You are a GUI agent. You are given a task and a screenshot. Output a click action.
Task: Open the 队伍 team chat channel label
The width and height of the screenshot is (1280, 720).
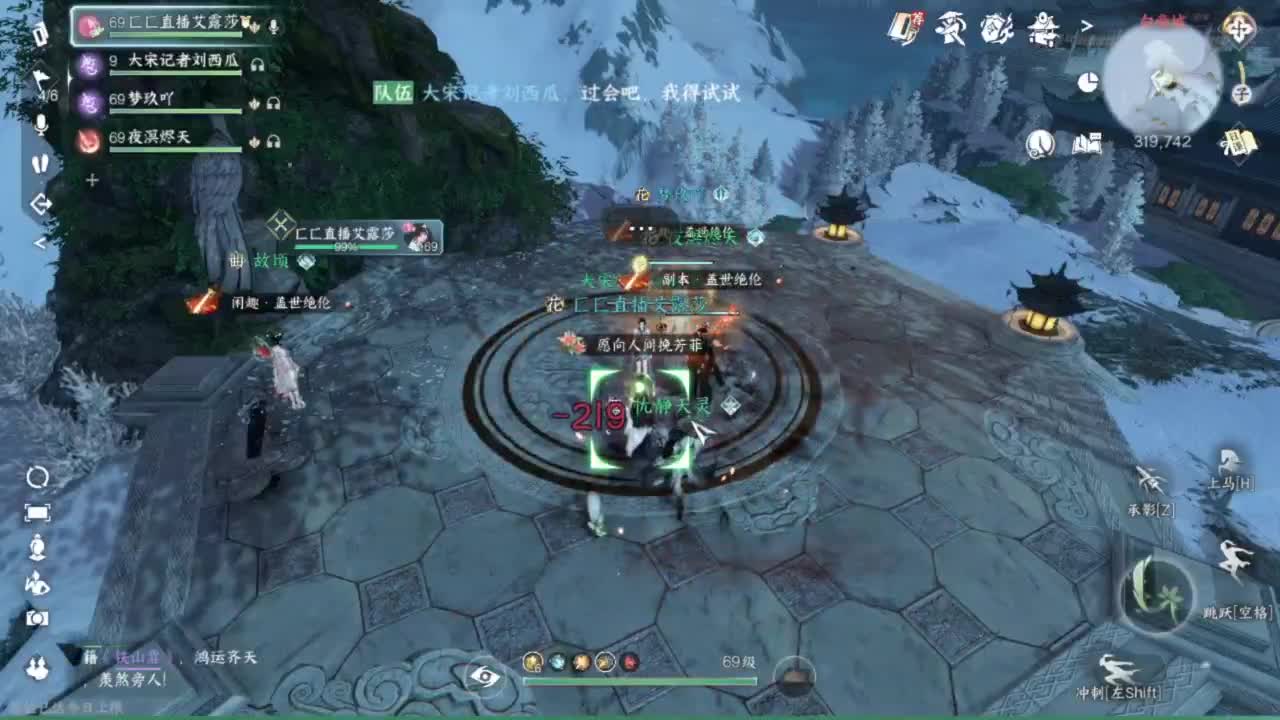(396, 93)
